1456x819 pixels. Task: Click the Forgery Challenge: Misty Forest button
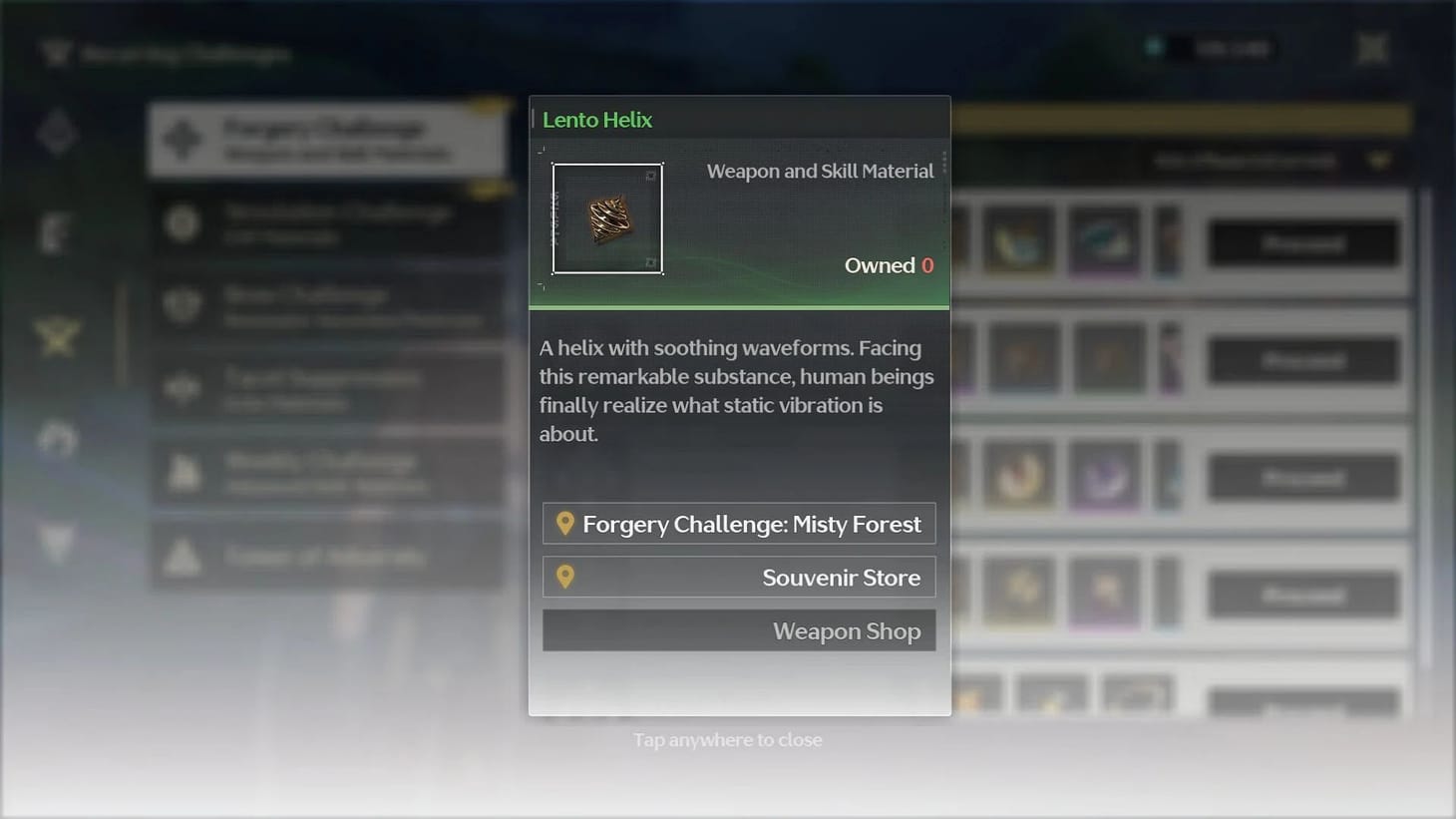click(x=739, y=524)
